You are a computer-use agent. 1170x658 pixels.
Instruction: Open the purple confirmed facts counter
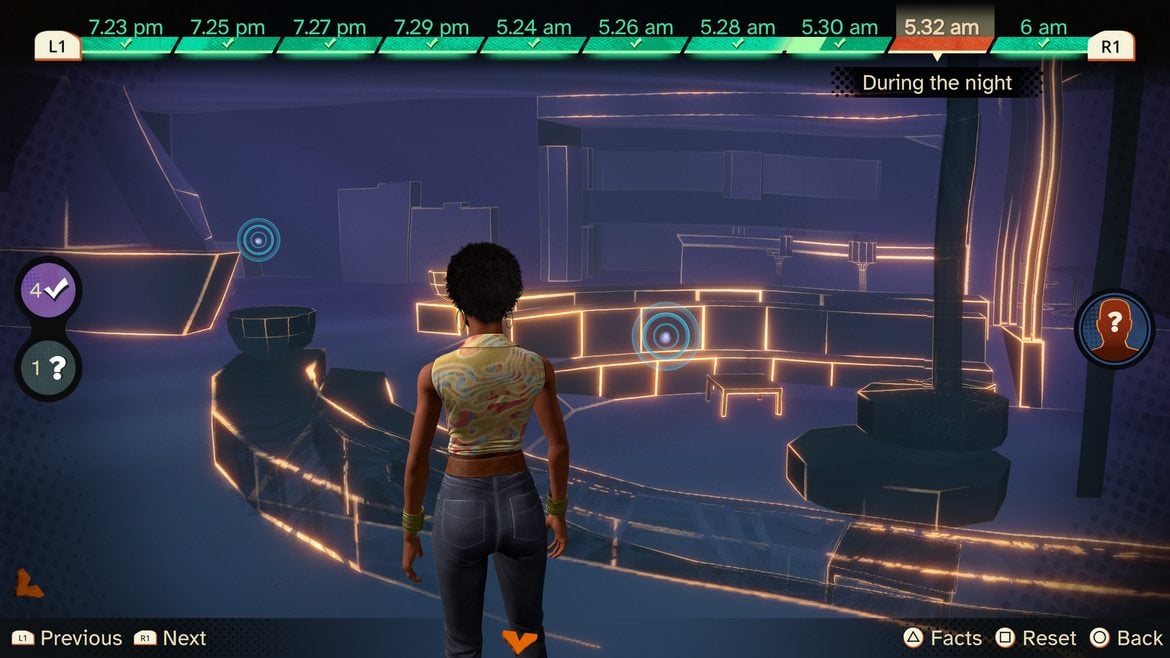[x=48, y=291]
